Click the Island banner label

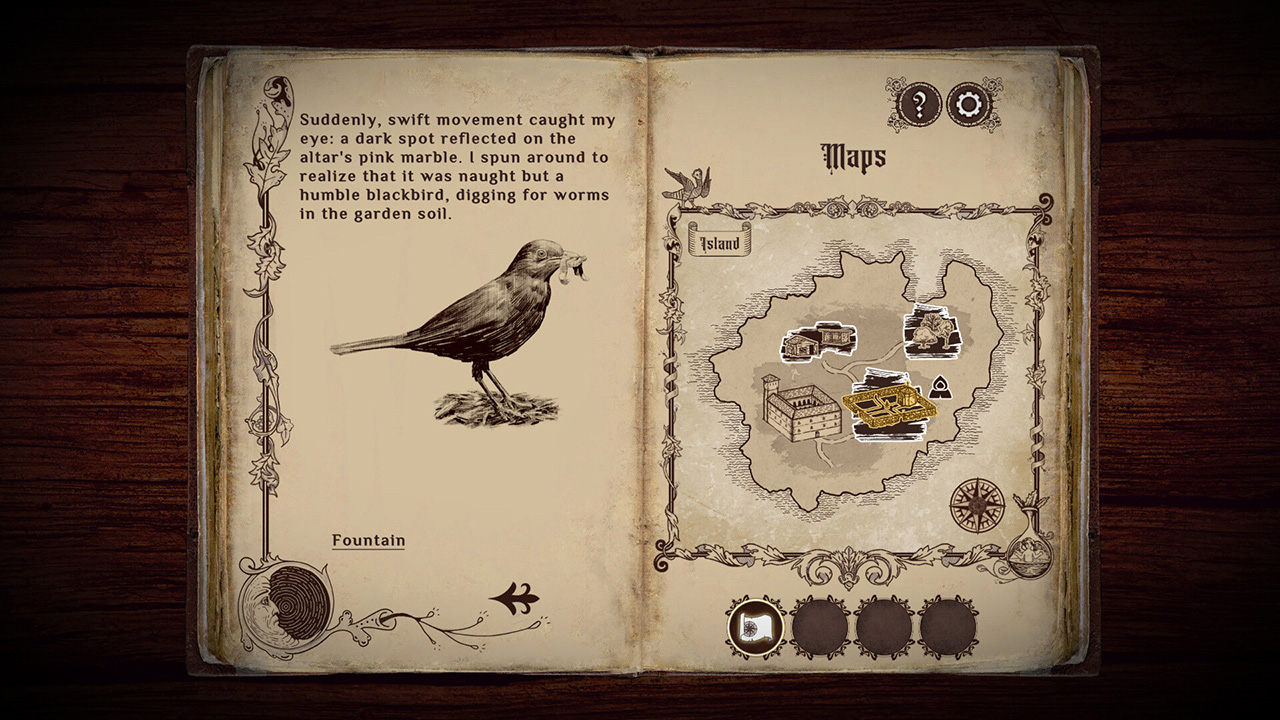(x=719, y=240)
